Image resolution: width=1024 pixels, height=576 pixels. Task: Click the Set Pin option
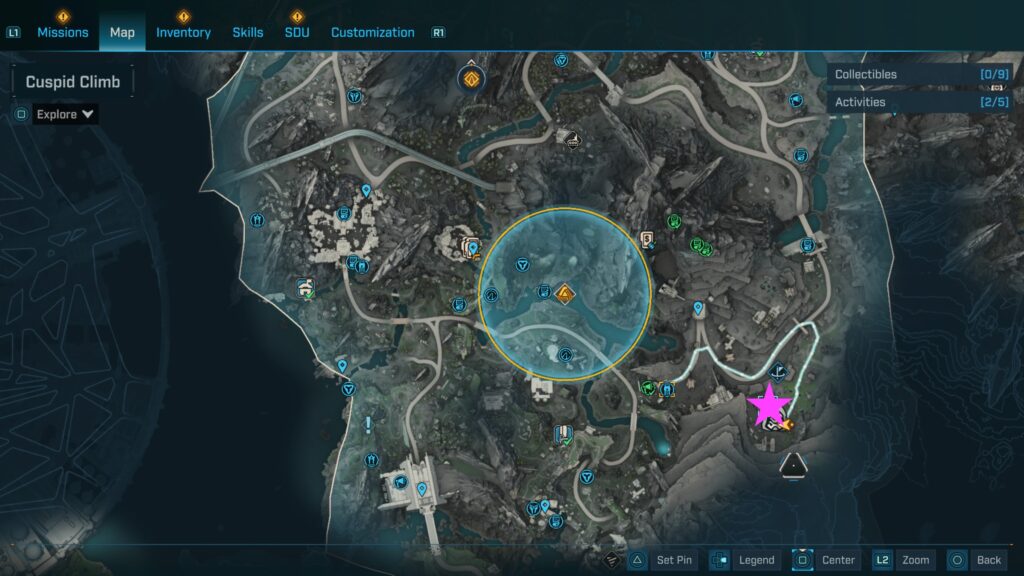pyautogui.click(x=667, y=560)
